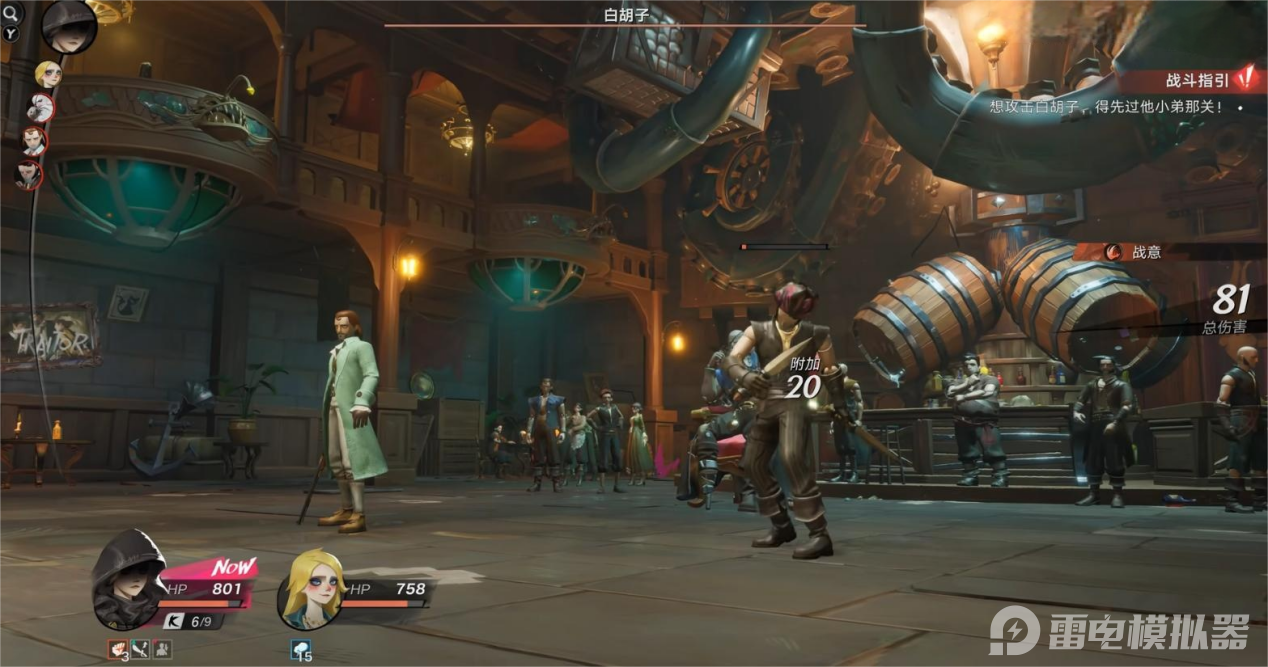Select the blonde woman's turn order portrait

[x=48, y=74]
